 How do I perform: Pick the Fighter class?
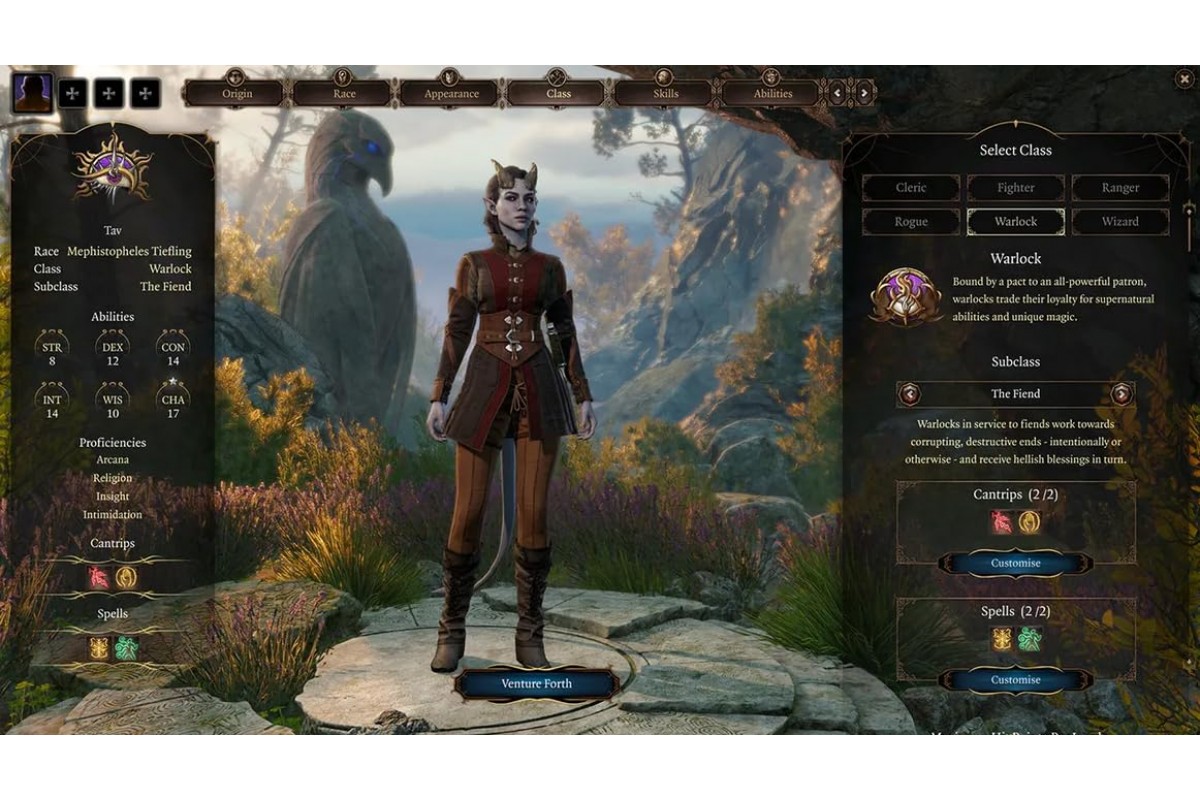(1015, 188)
